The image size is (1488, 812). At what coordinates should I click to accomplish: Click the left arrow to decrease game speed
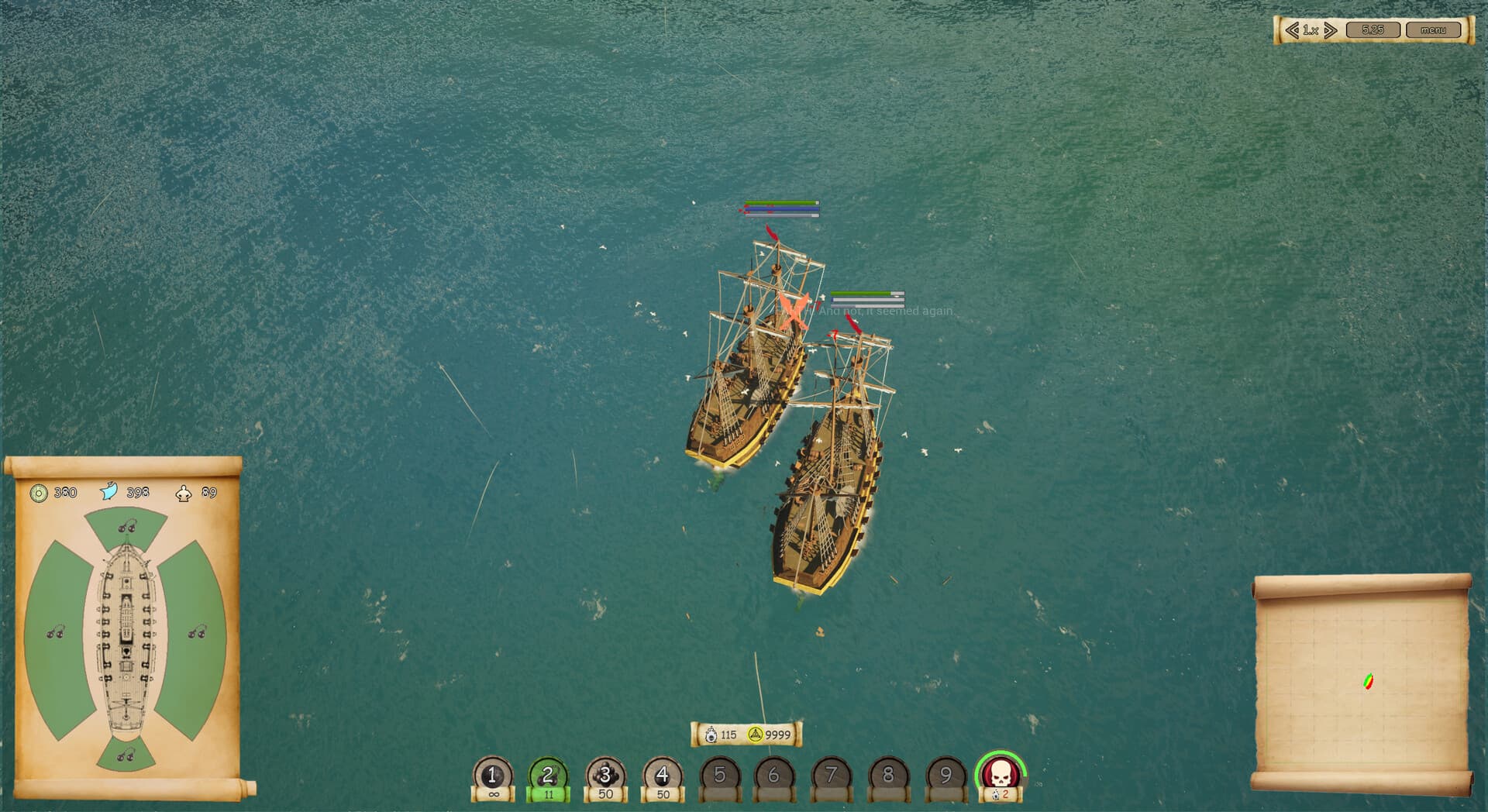click(1291, 31)
